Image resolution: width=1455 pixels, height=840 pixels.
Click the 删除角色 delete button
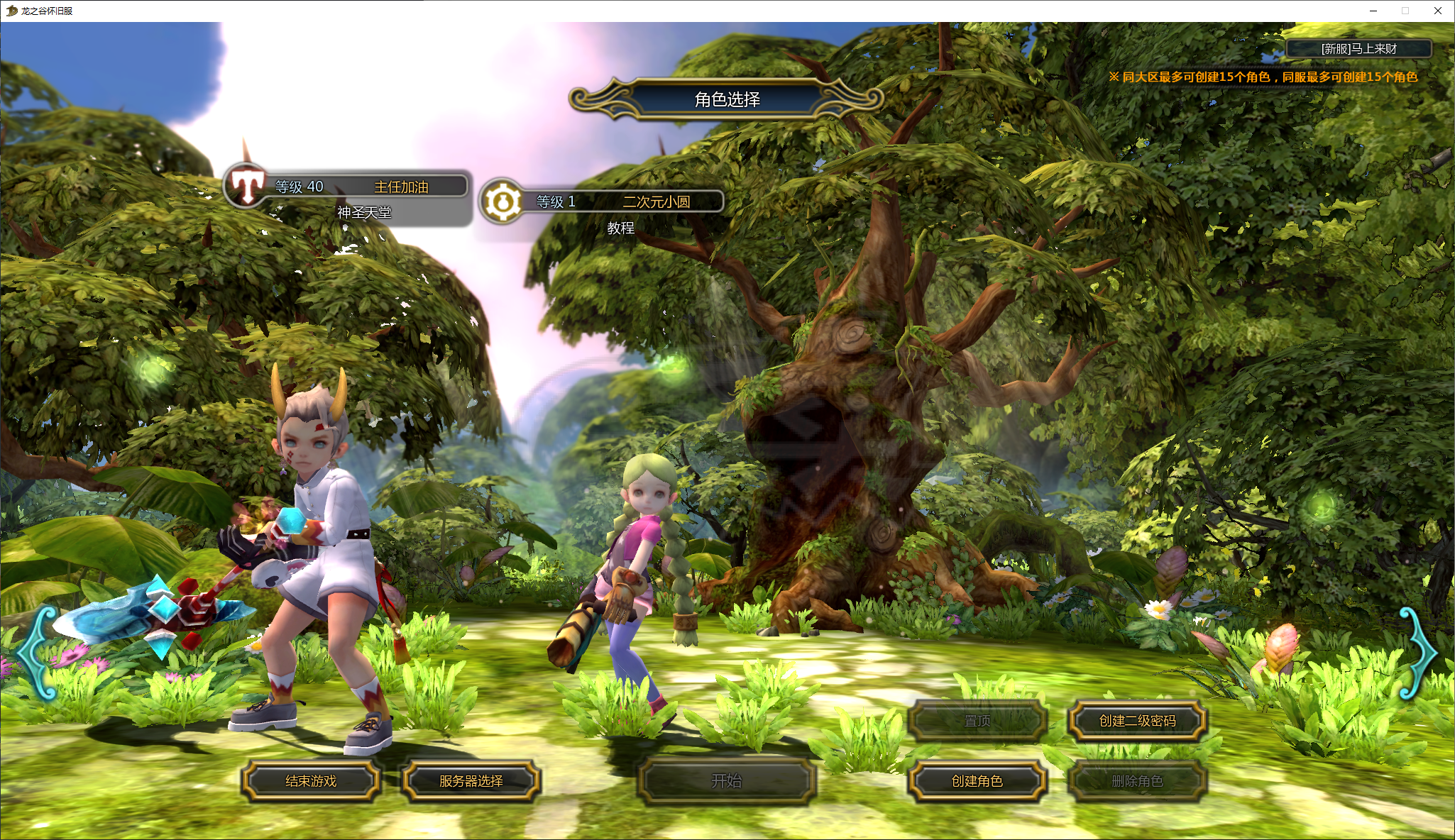[1137, 781]
